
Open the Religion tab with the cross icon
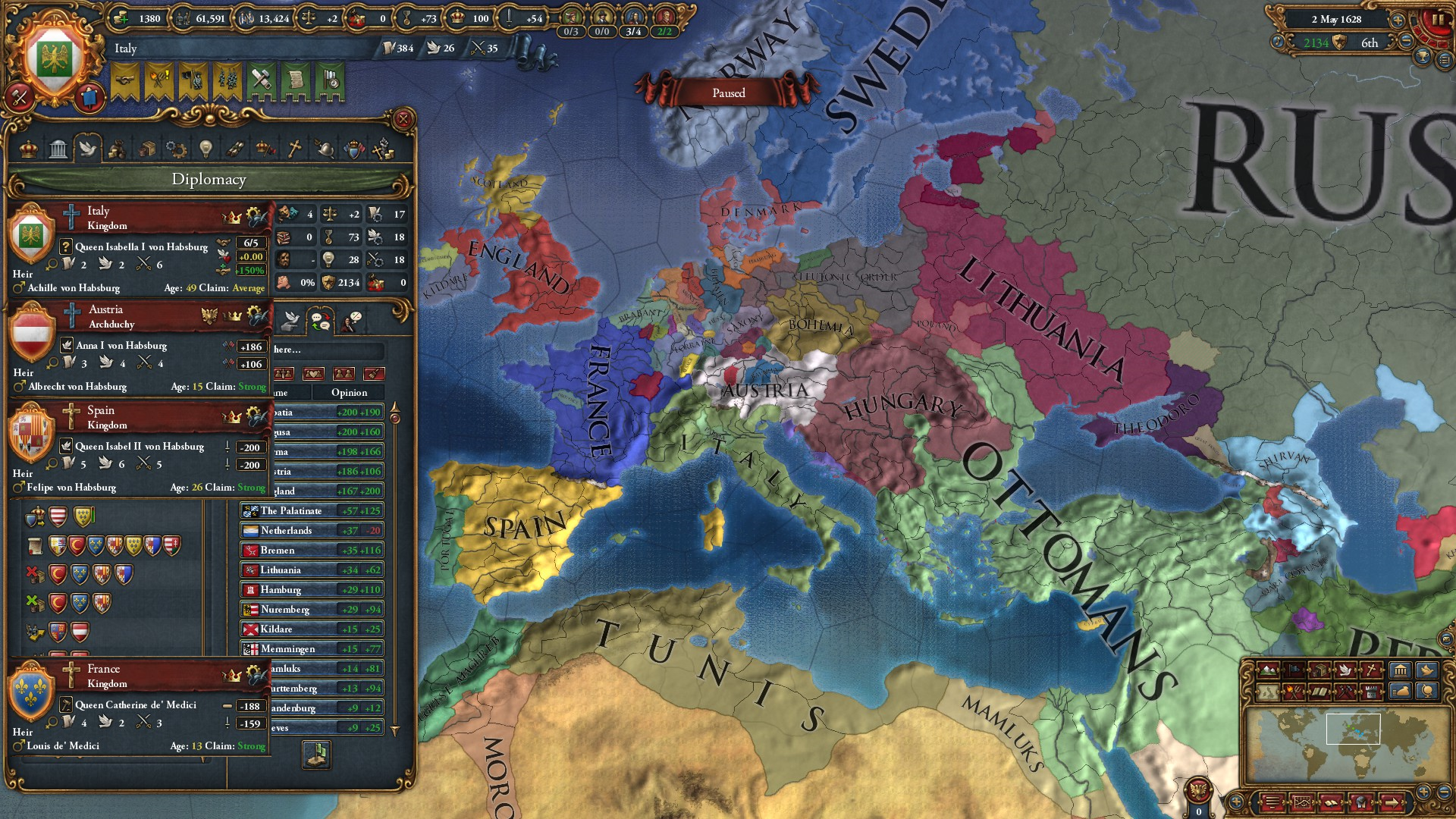[x=293, y=149]
